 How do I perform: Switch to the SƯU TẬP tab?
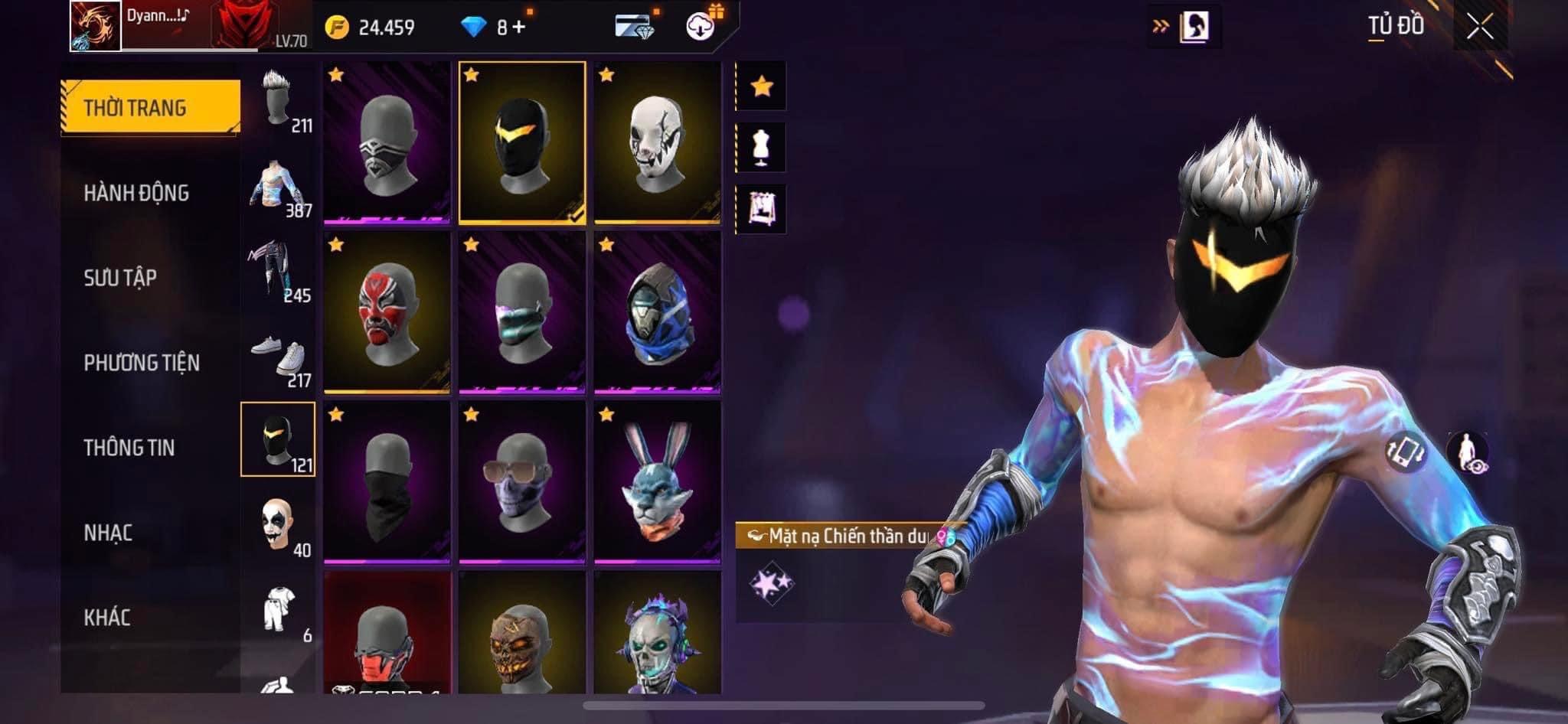pos(120,278)
